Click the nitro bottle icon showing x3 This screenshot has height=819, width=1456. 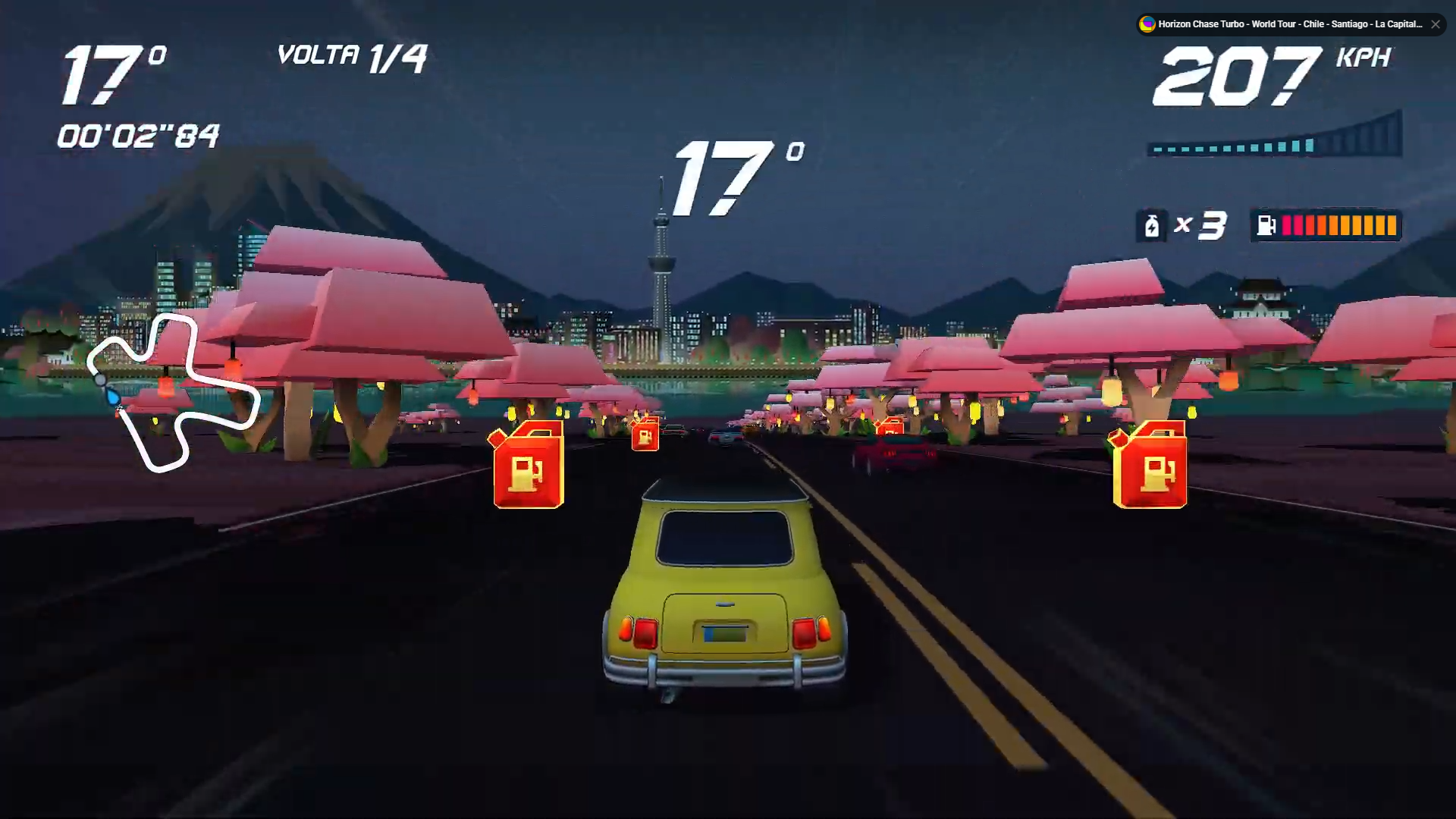(x=1152, y=224)
